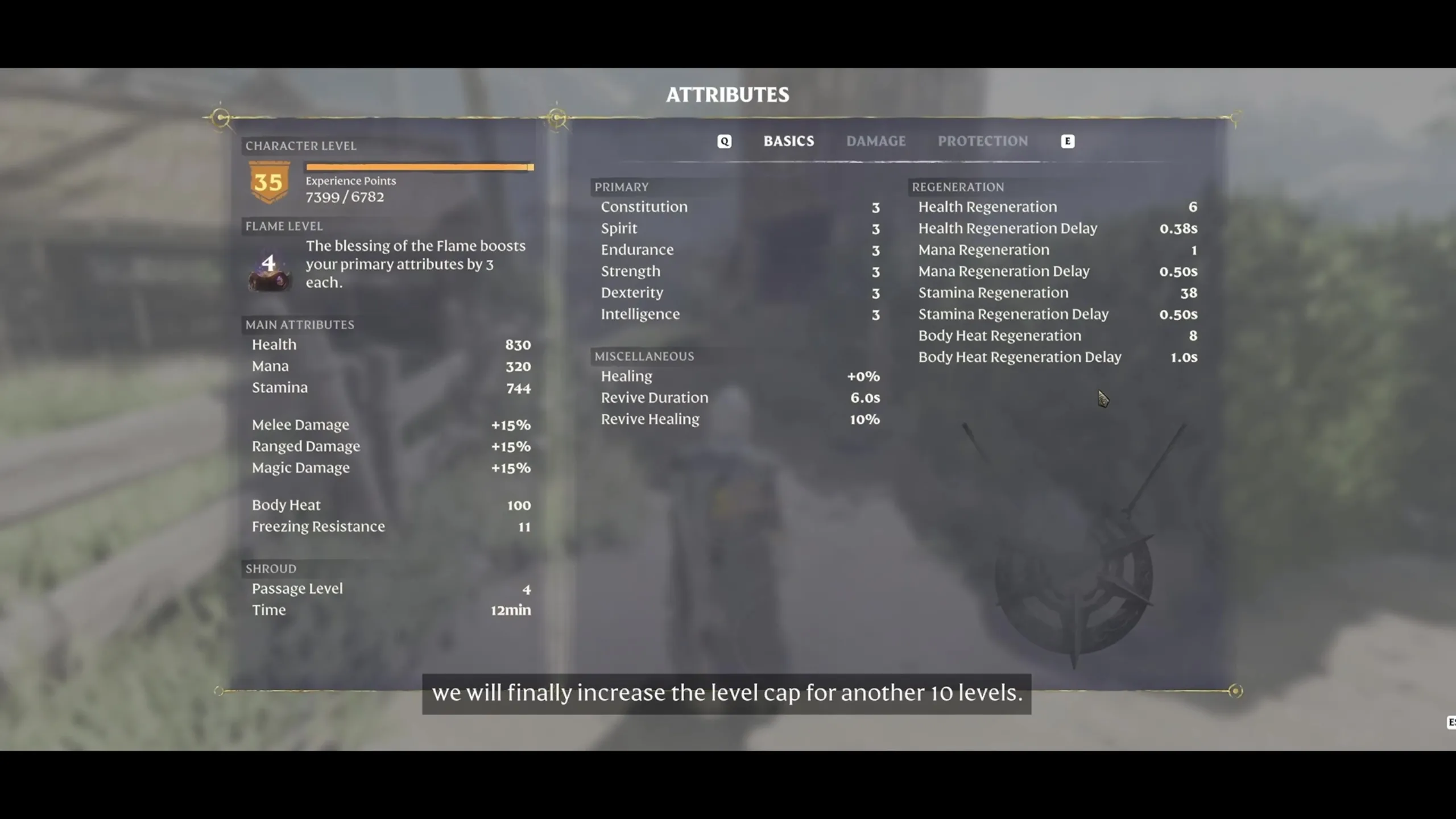This screenshot has width=1456, height=819.
Task: Open the Protection tab
Action: 983,141
